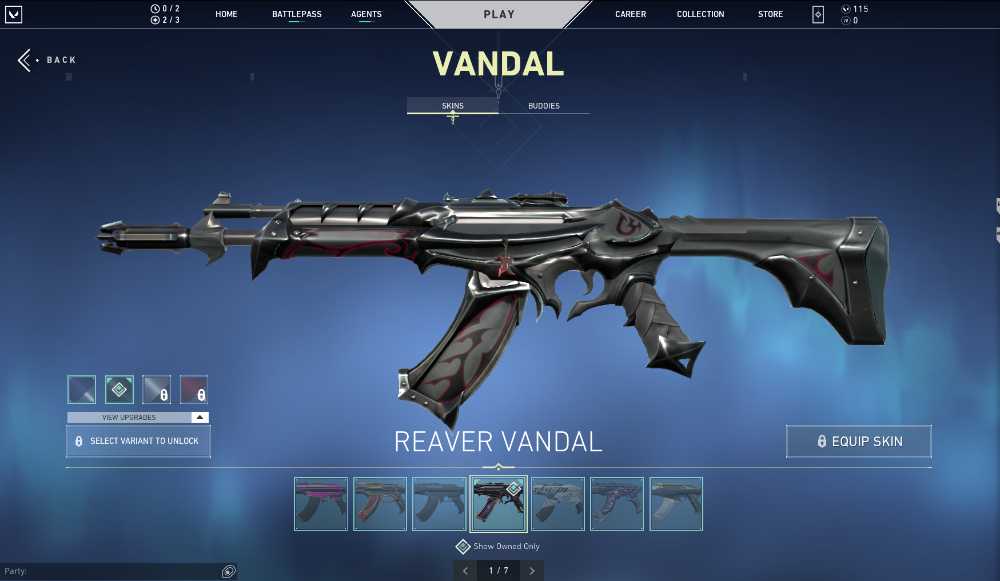The image size is (1000, 581).
Task: Open the top-left Valorant logo menu
Action: tap(13, 14)
